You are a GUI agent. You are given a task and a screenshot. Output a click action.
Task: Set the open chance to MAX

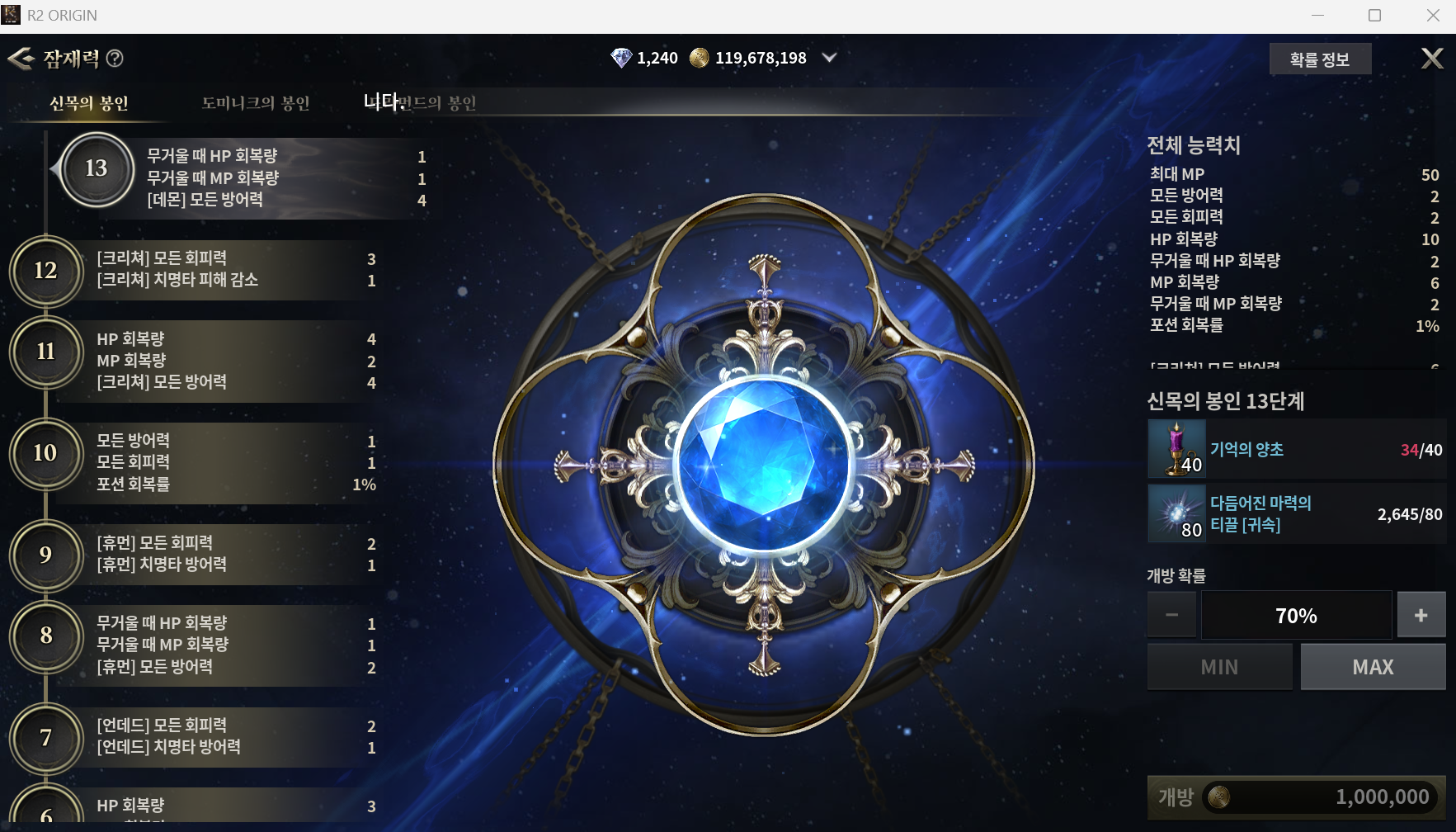(1373, 667)
